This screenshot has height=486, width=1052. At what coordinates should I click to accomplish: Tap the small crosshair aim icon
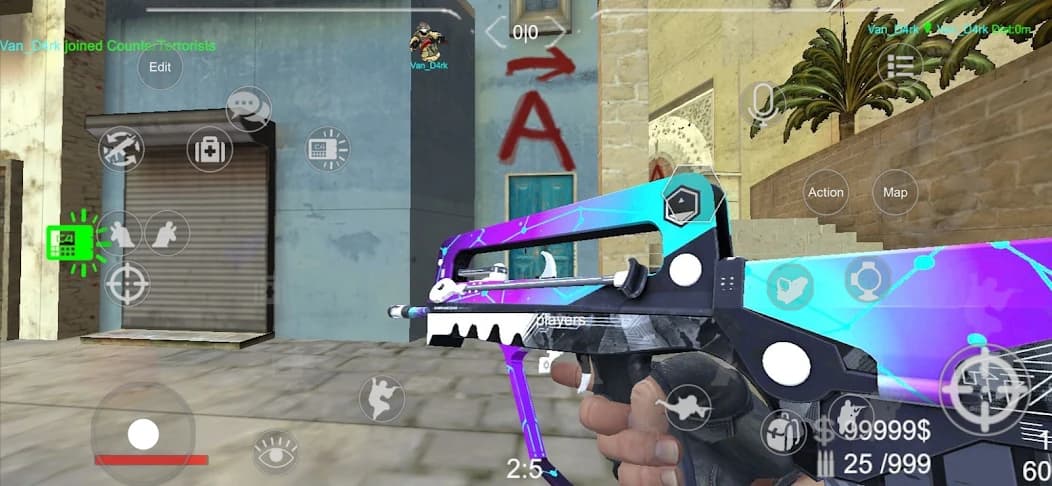point(127,284)
